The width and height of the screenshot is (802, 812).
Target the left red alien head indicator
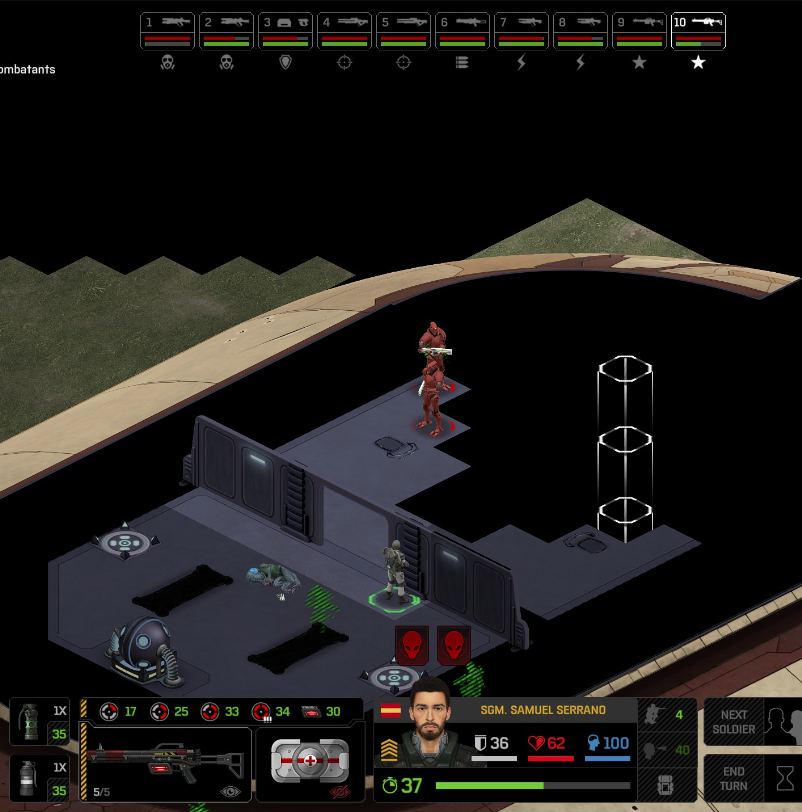coord(412,645)
